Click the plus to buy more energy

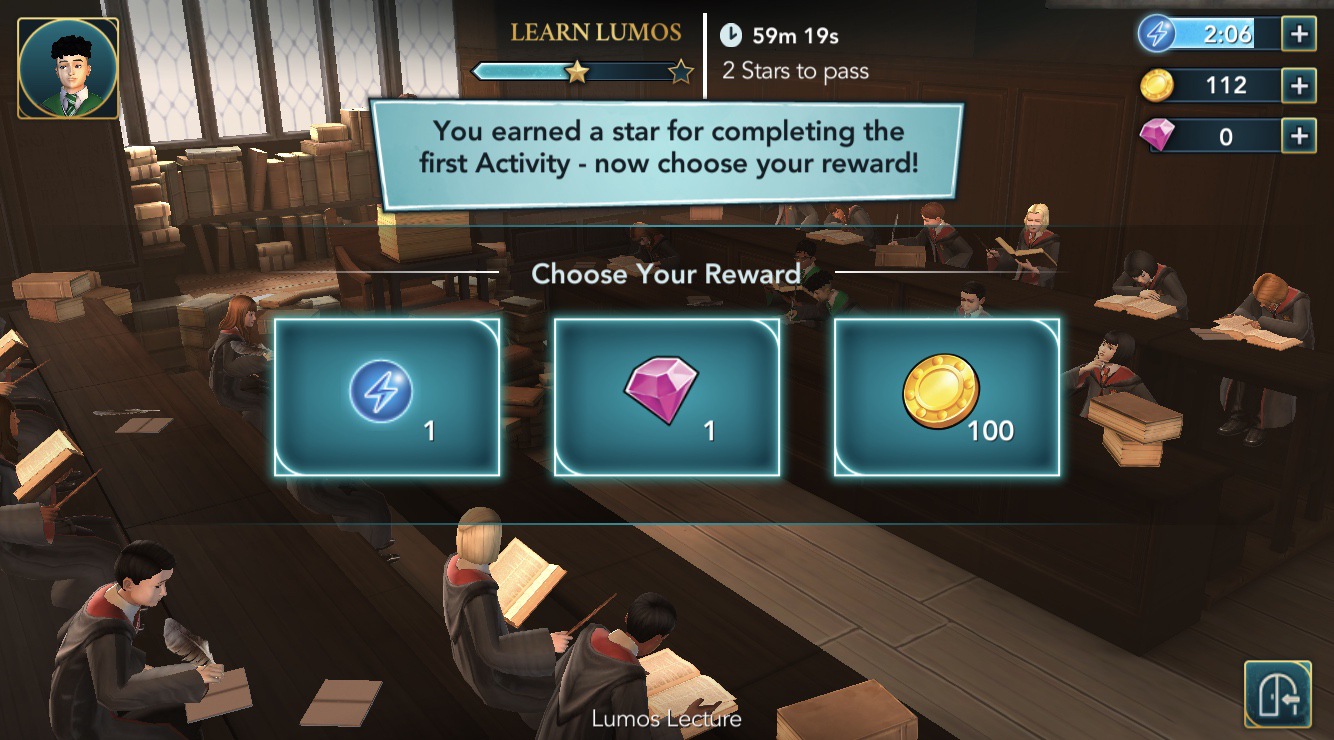pos(1301,33)
